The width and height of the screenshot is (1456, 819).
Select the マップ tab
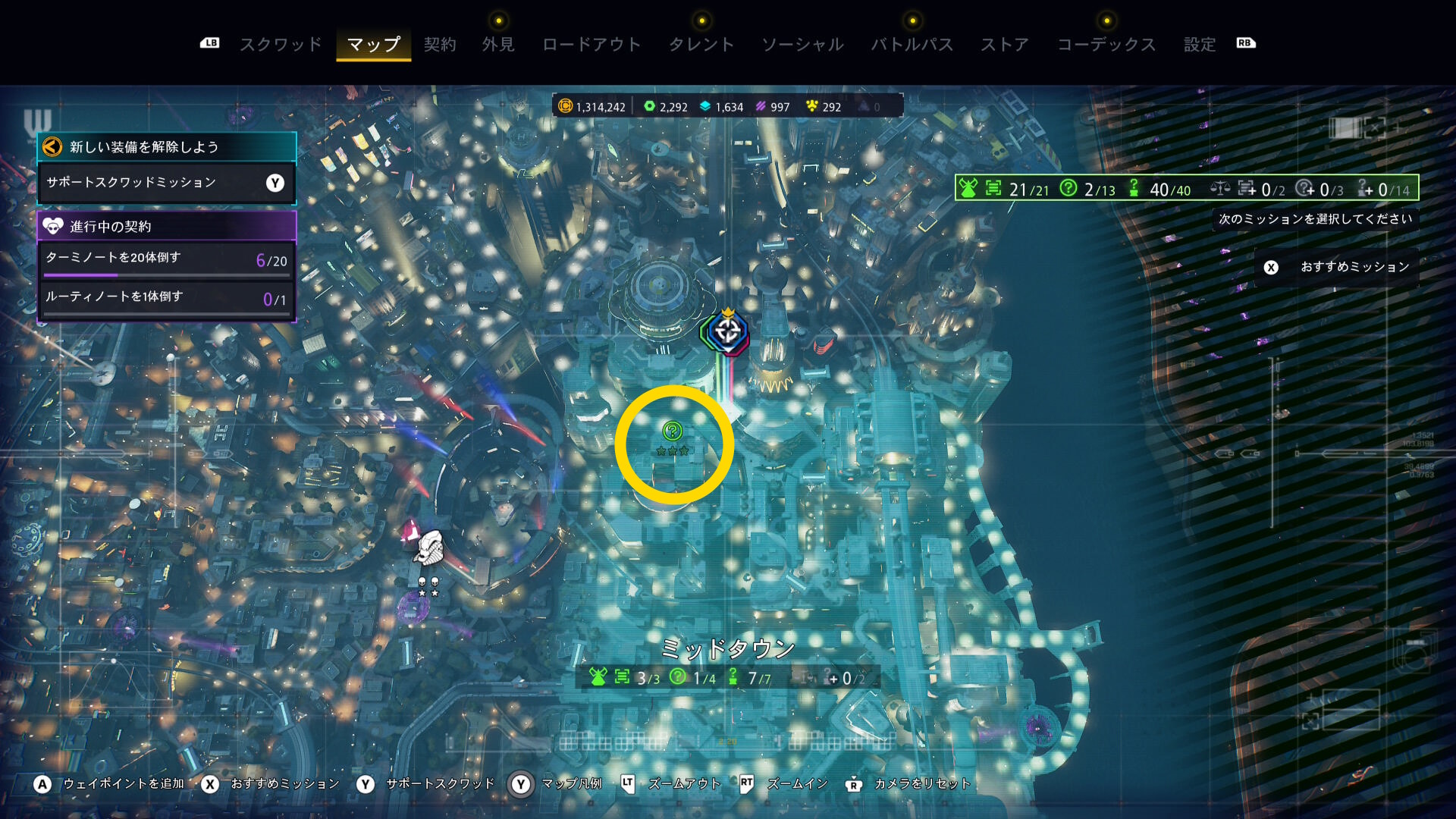(373, 45)
